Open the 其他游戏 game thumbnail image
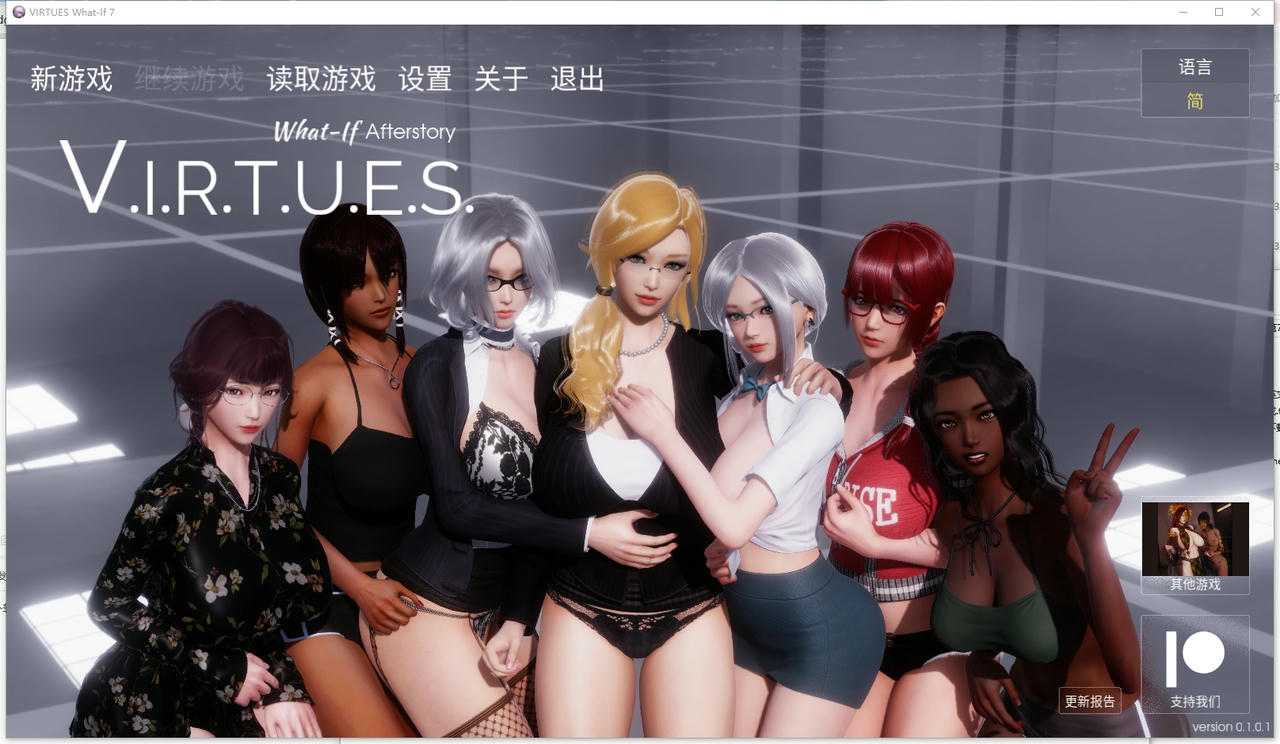 pyautogui.click(x=1195, y=538)
